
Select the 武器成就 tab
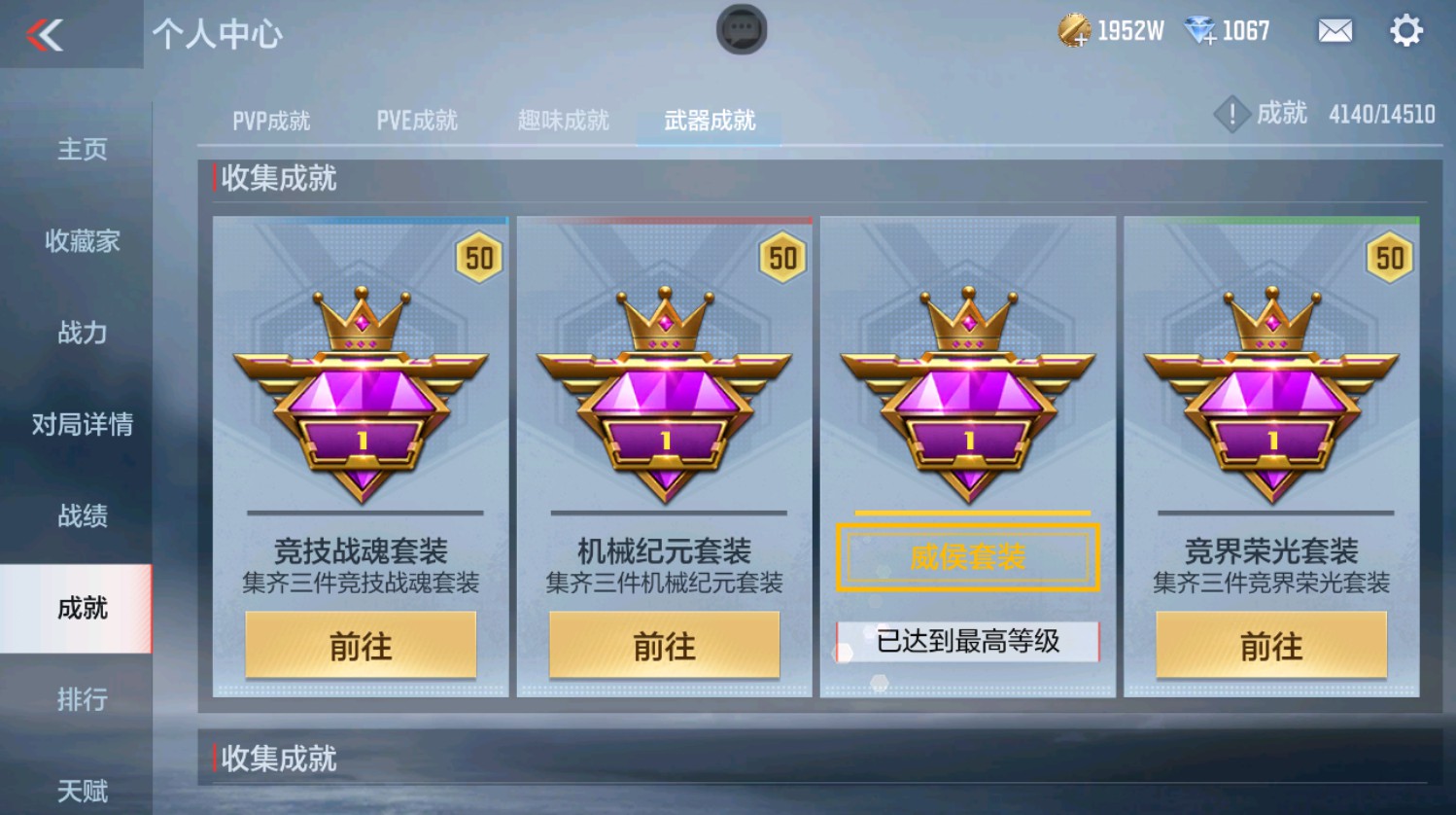pyautogui.click(x=709, y=121)
